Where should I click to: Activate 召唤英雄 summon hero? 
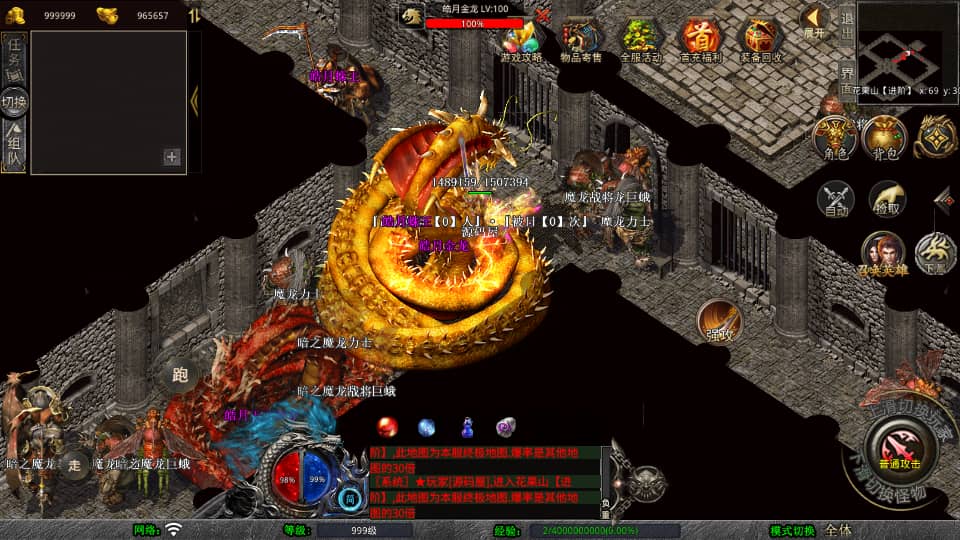883,253
